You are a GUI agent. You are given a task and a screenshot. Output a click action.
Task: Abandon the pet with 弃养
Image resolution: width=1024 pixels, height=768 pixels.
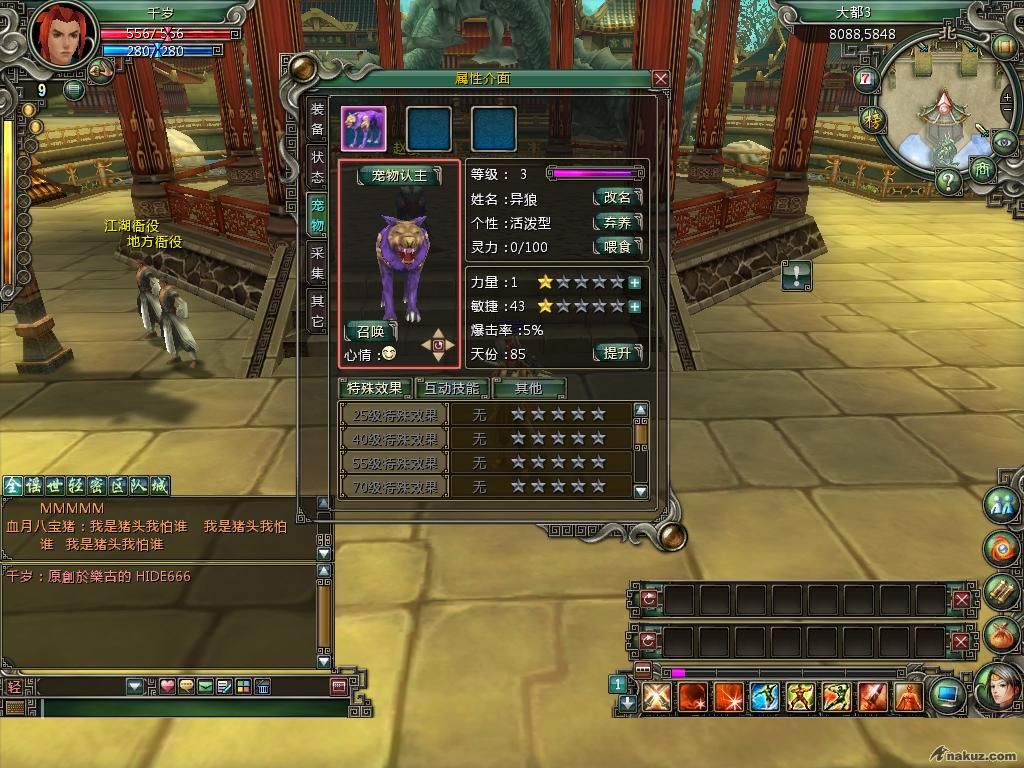[x=617, y=222]
